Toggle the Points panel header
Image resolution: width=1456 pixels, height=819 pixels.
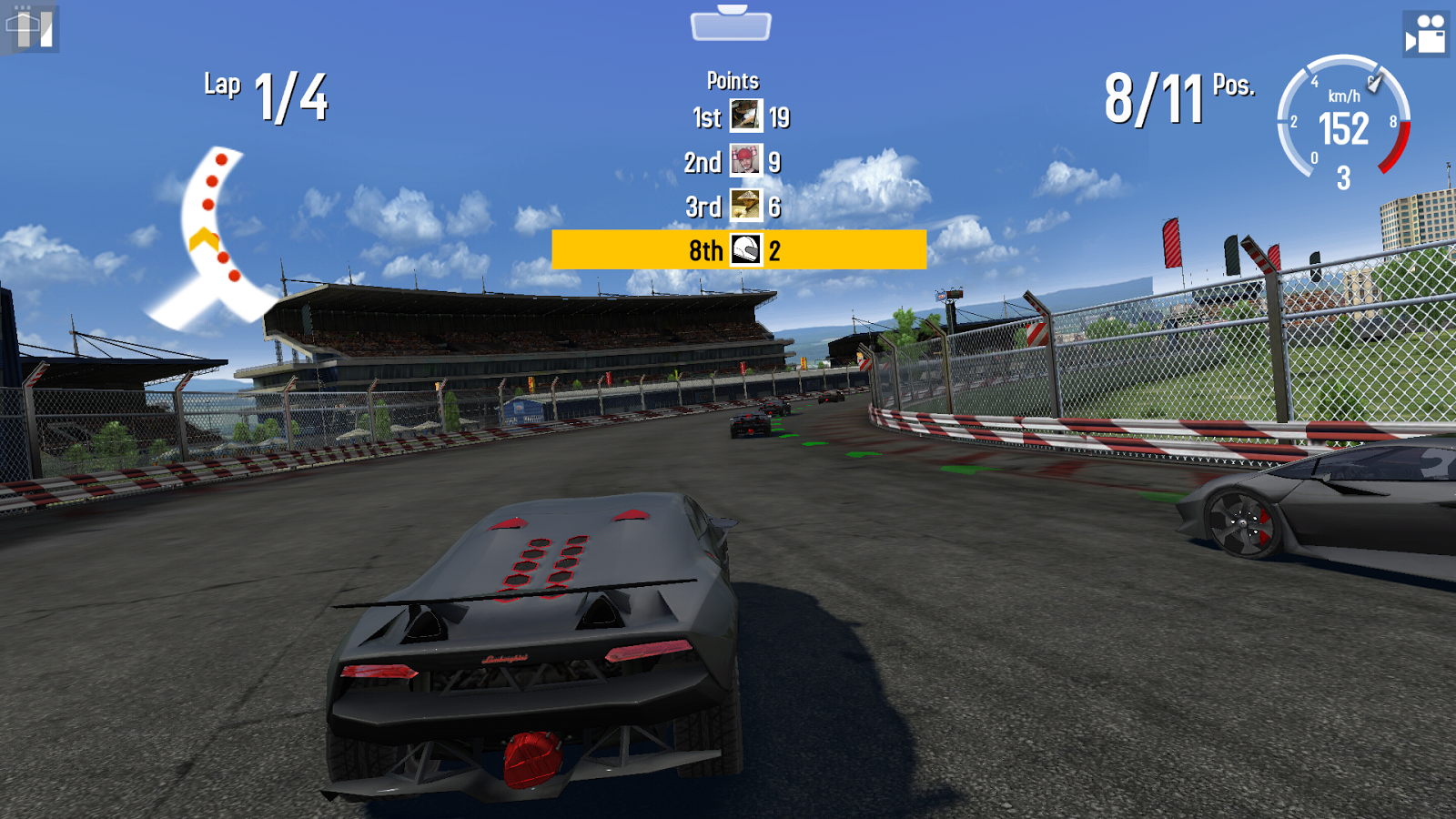pos(733,80)
